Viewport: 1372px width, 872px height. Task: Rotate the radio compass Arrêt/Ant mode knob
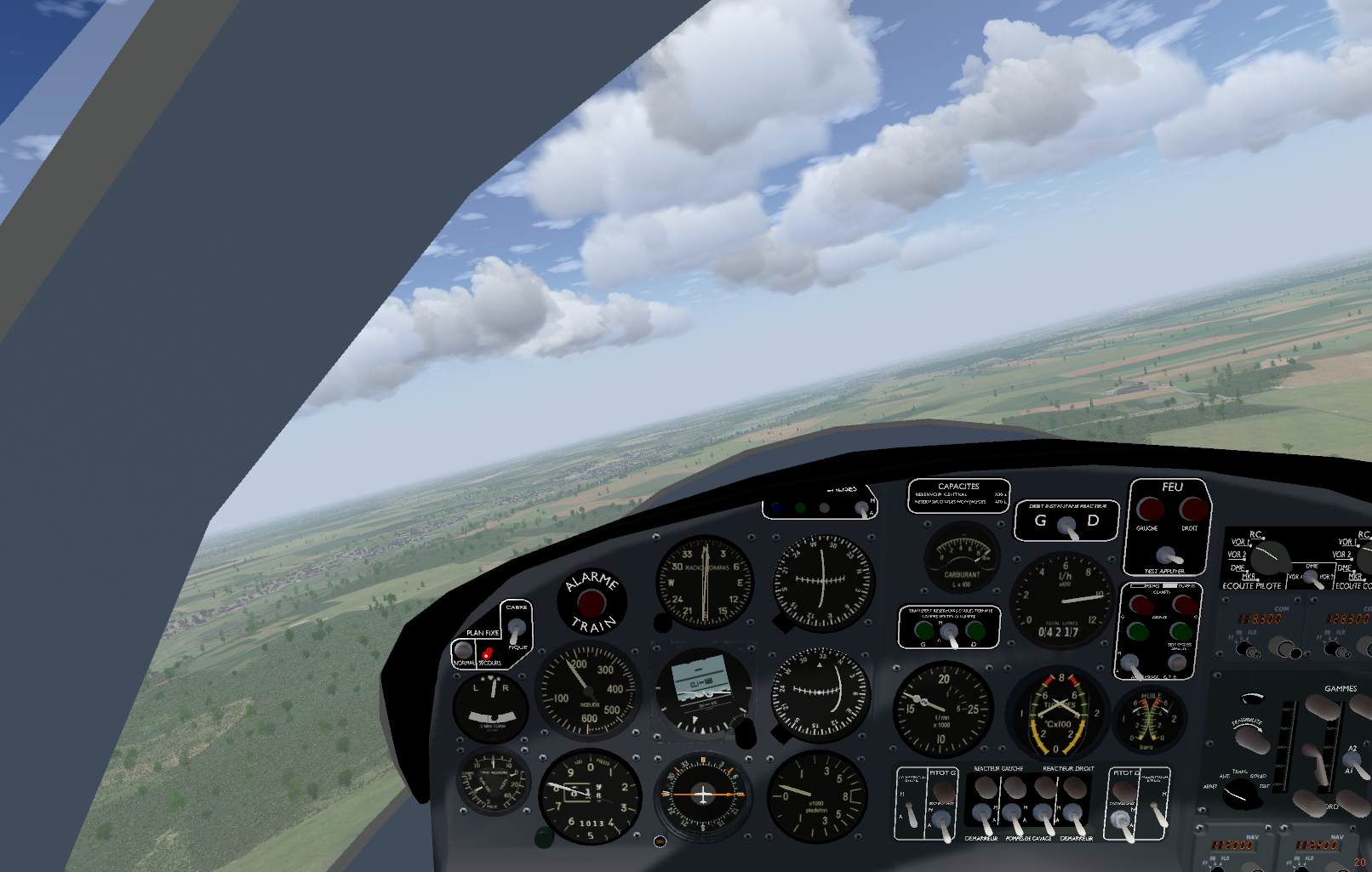tap(1242, 794)
